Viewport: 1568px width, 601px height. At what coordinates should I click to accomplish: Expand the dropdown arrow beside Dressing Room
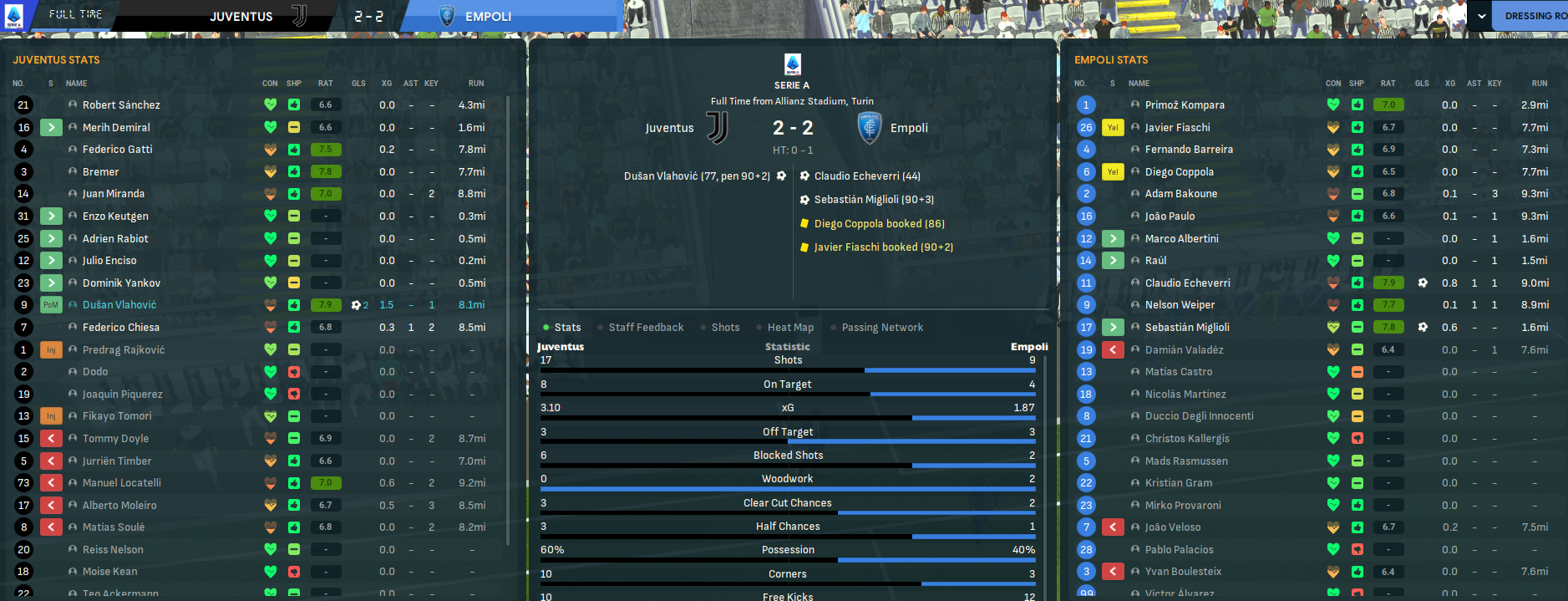(1481, 16)
